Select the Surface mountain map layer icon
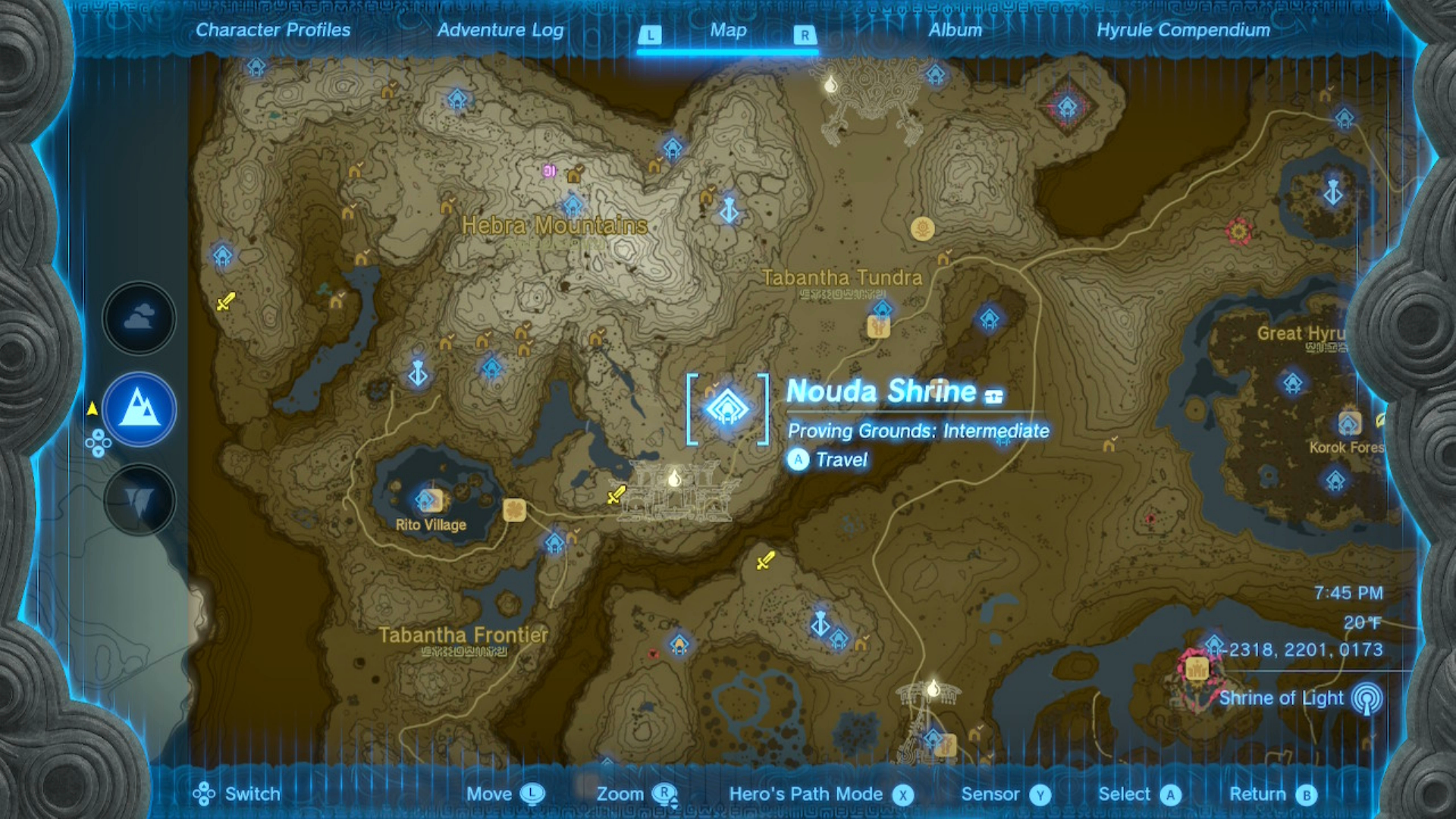This screenshot has width=1456, height=819. (139, 408)
